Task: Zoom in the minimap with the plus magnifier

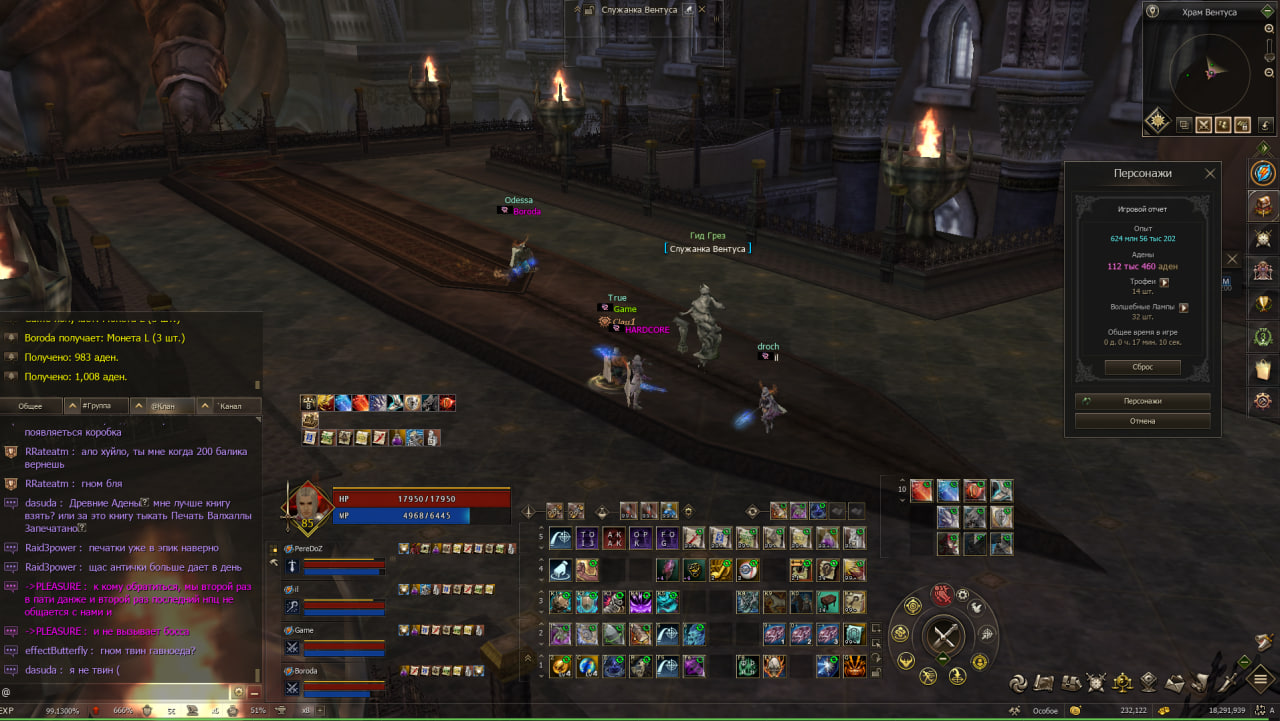Action: click(x=1269, y=30)
